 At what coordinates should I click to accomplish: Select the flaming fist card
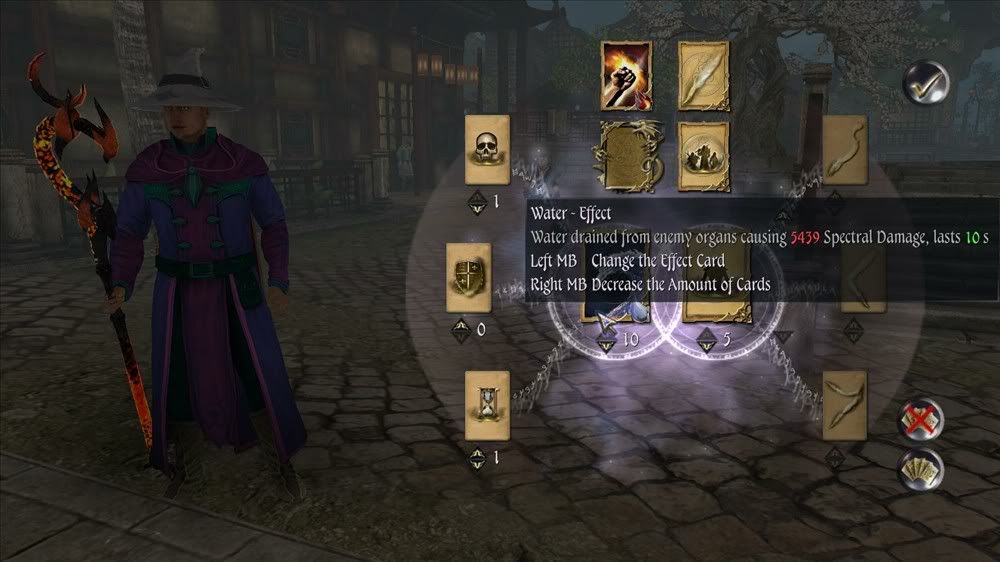(625, 75)
